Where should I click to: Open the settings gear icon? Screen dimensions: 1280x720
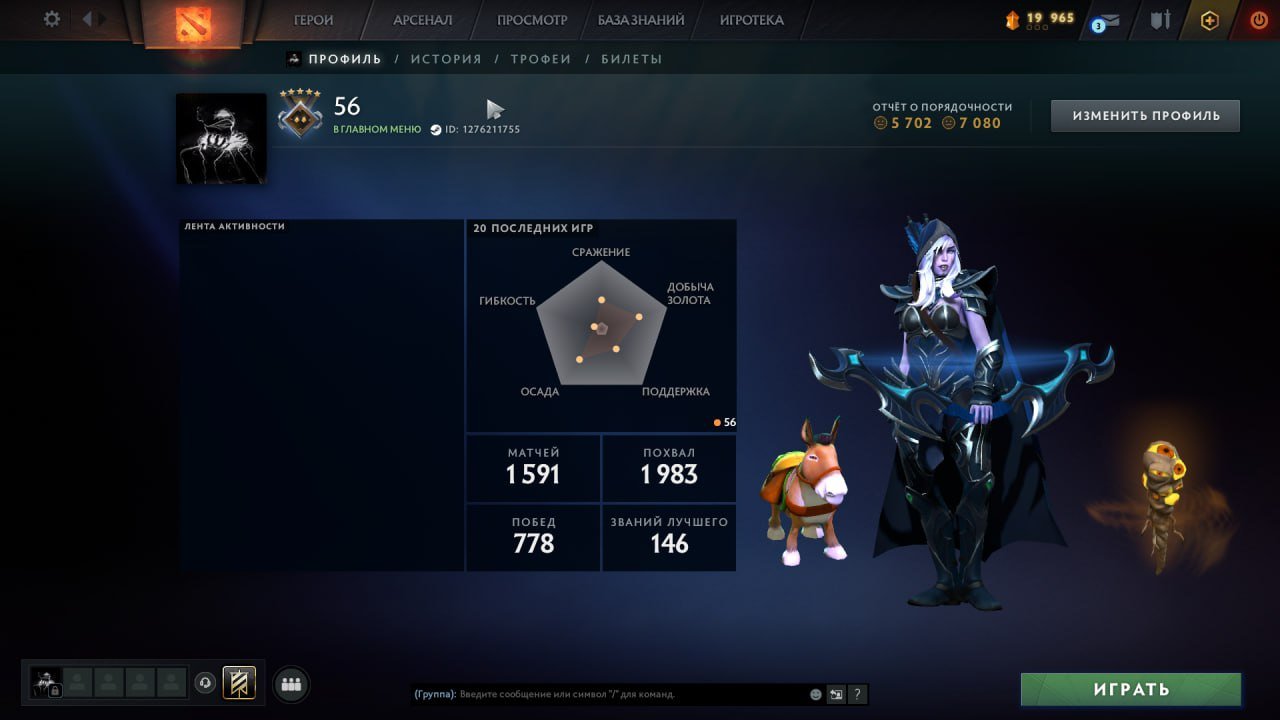click(50, 19)
